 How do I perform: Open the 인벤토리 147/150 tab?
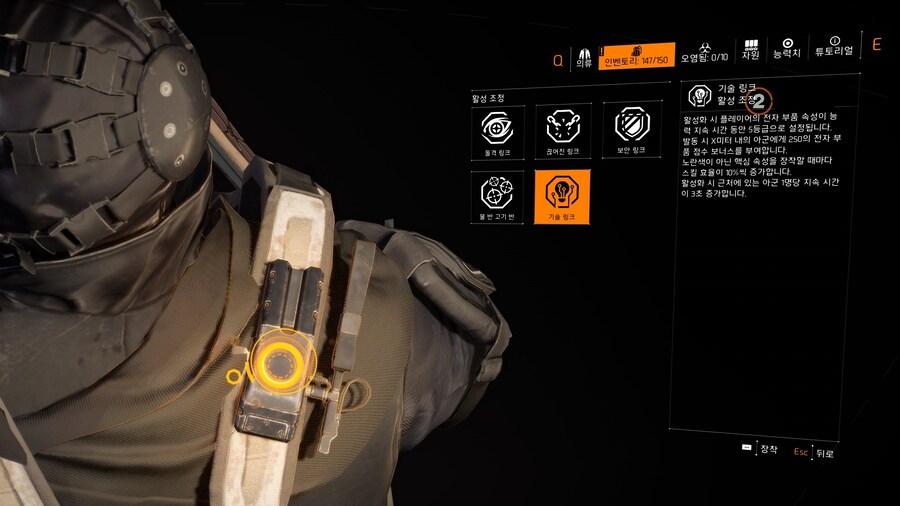pyautogui.click(x=637, y=56)
